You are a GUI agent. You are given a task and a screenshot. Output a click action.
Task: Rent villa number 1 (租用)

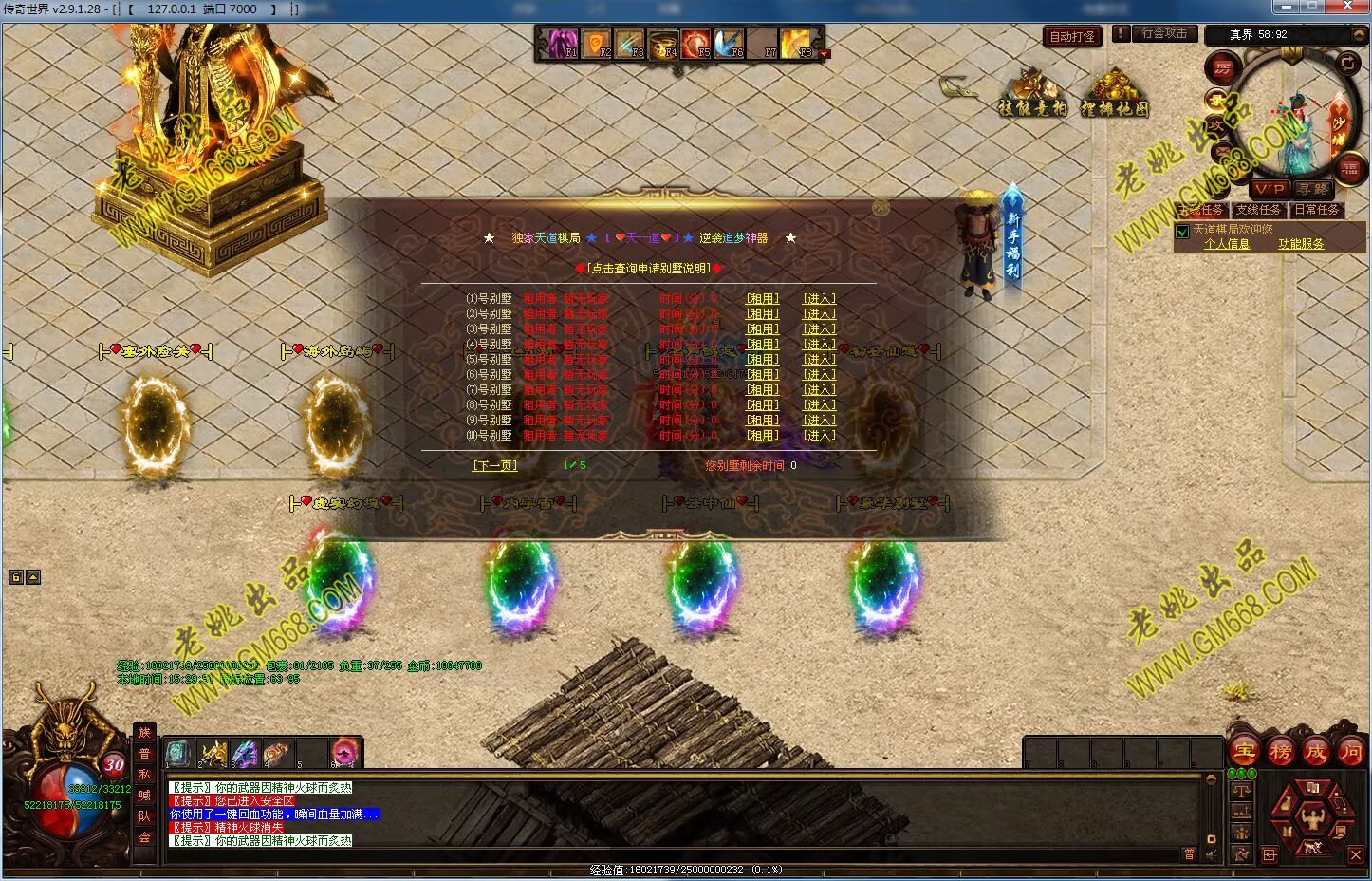click(x=762, y=299)
